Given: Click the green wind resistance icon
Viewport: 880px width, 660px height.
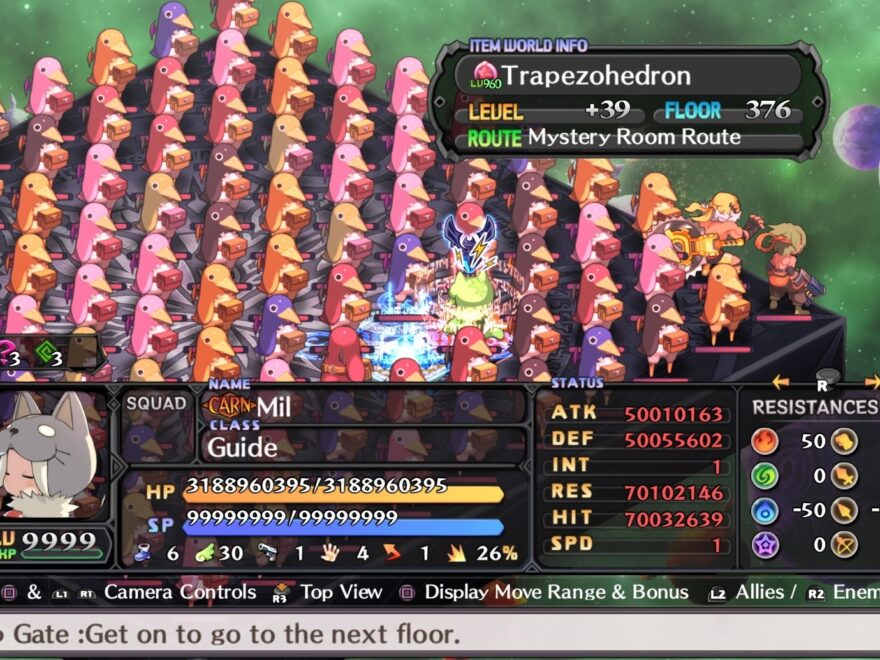Looking at the screenshot, I should click(x=765, y=476).
